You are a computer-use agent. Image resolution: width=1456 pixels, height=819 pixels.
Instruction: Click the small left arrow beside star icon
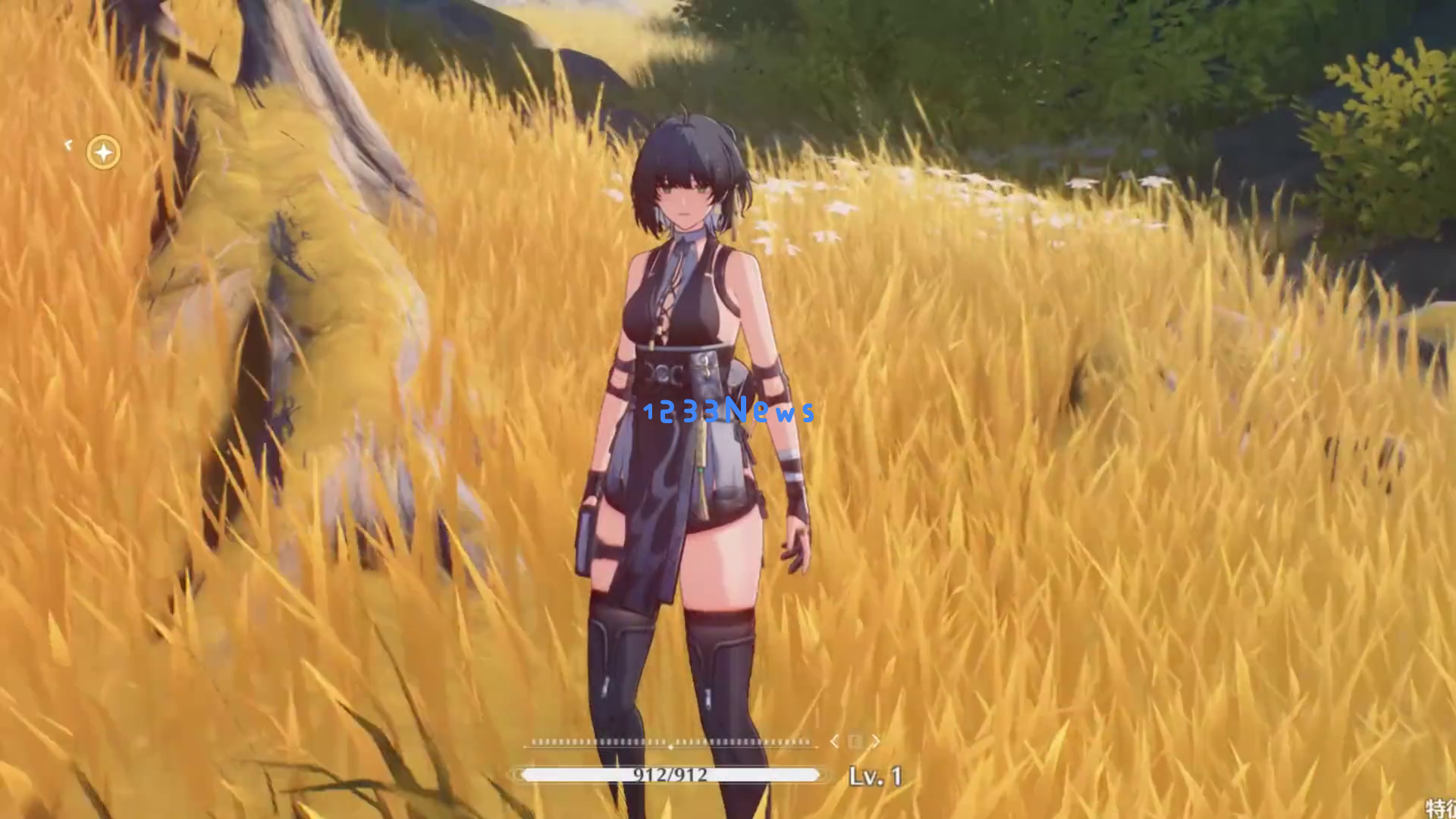tap(68, 144)
